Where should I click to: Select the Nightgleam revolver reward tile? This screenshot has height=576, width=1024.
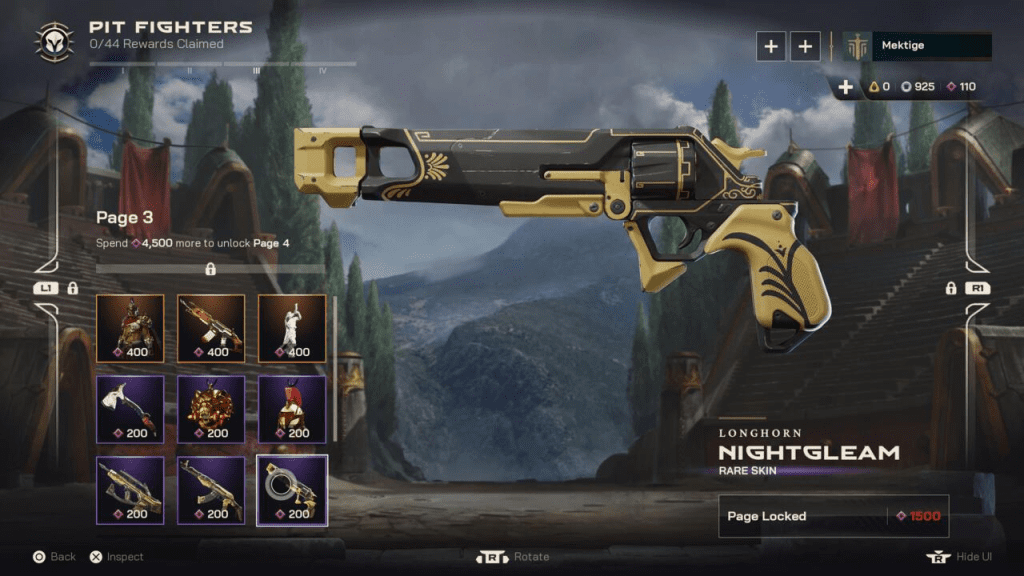point(291,489)
